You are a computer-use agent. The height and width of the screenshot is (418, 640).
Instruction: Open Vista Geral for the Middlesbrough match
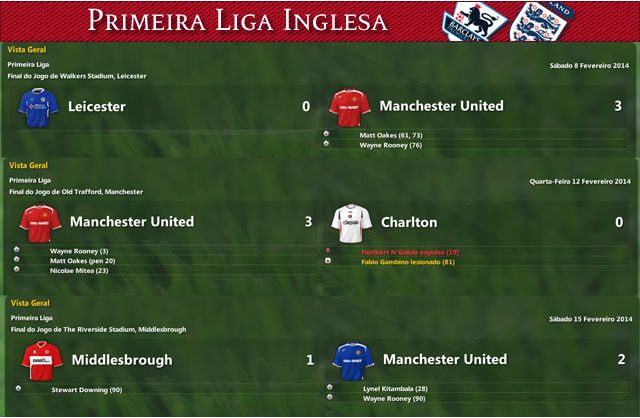tap(25, 302)
